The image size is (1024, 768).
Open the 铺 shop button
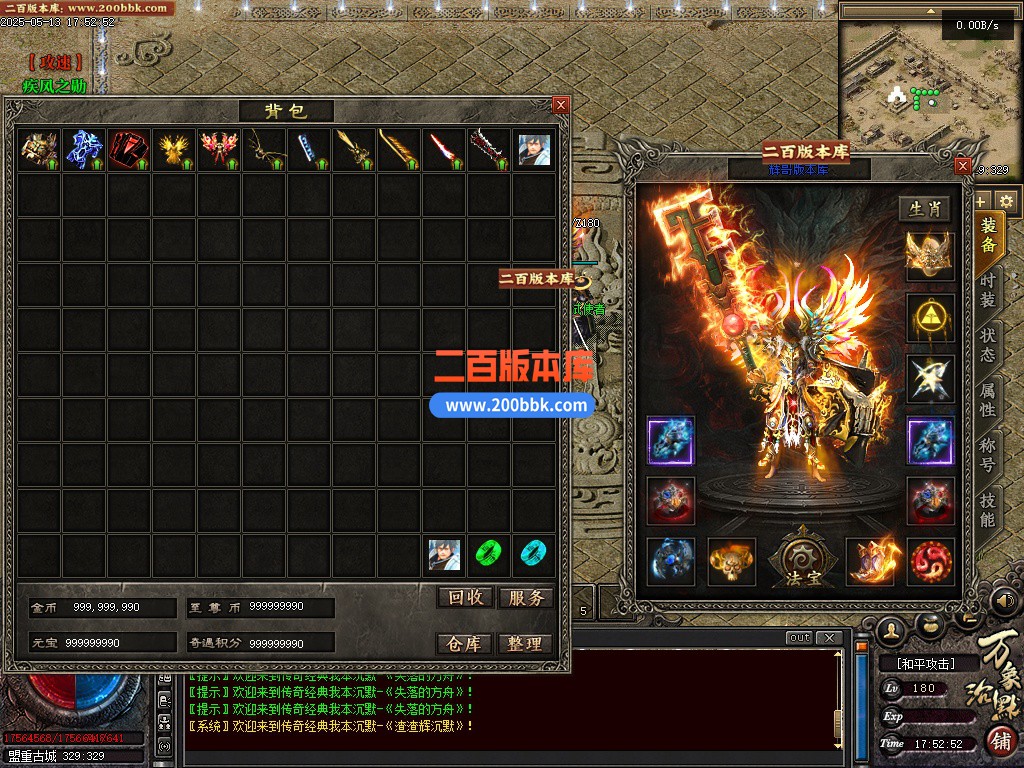pos(1001,742)
